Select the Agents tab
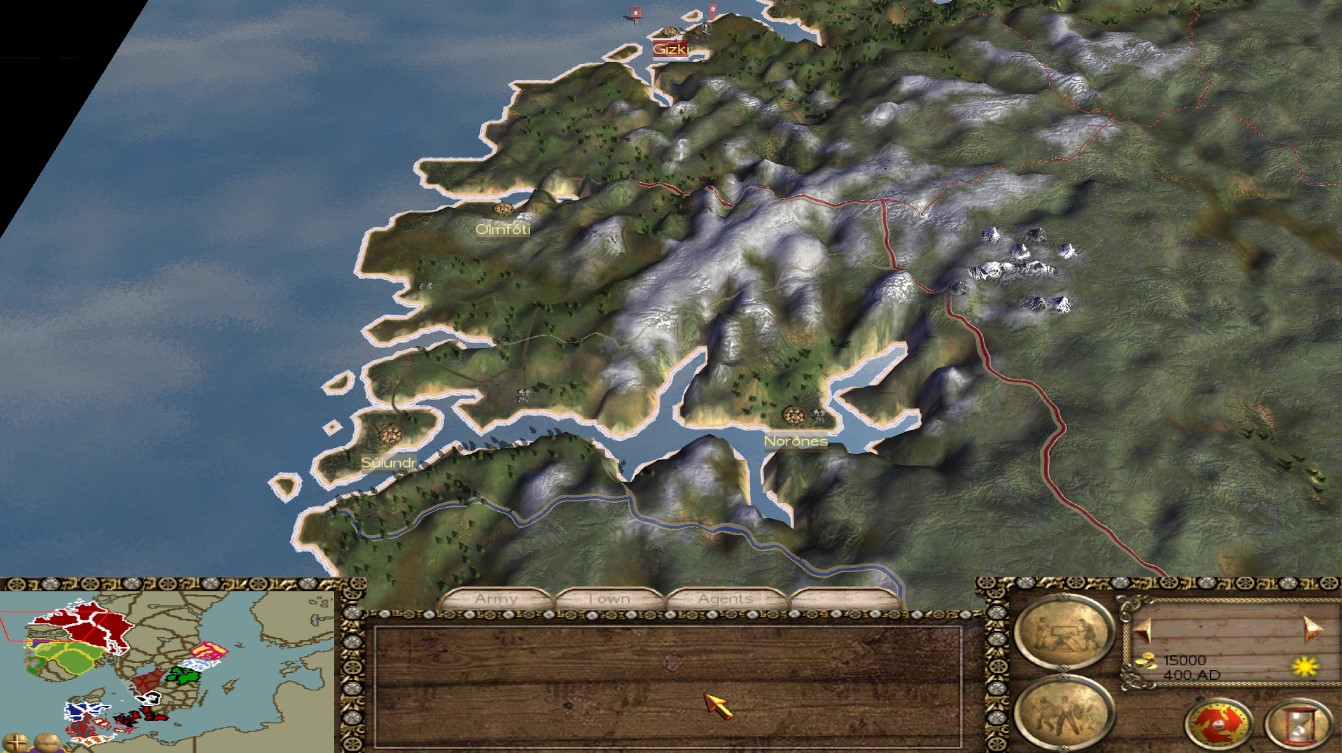The width and height of the screenshot is (1342, 753). click(725, 599)
